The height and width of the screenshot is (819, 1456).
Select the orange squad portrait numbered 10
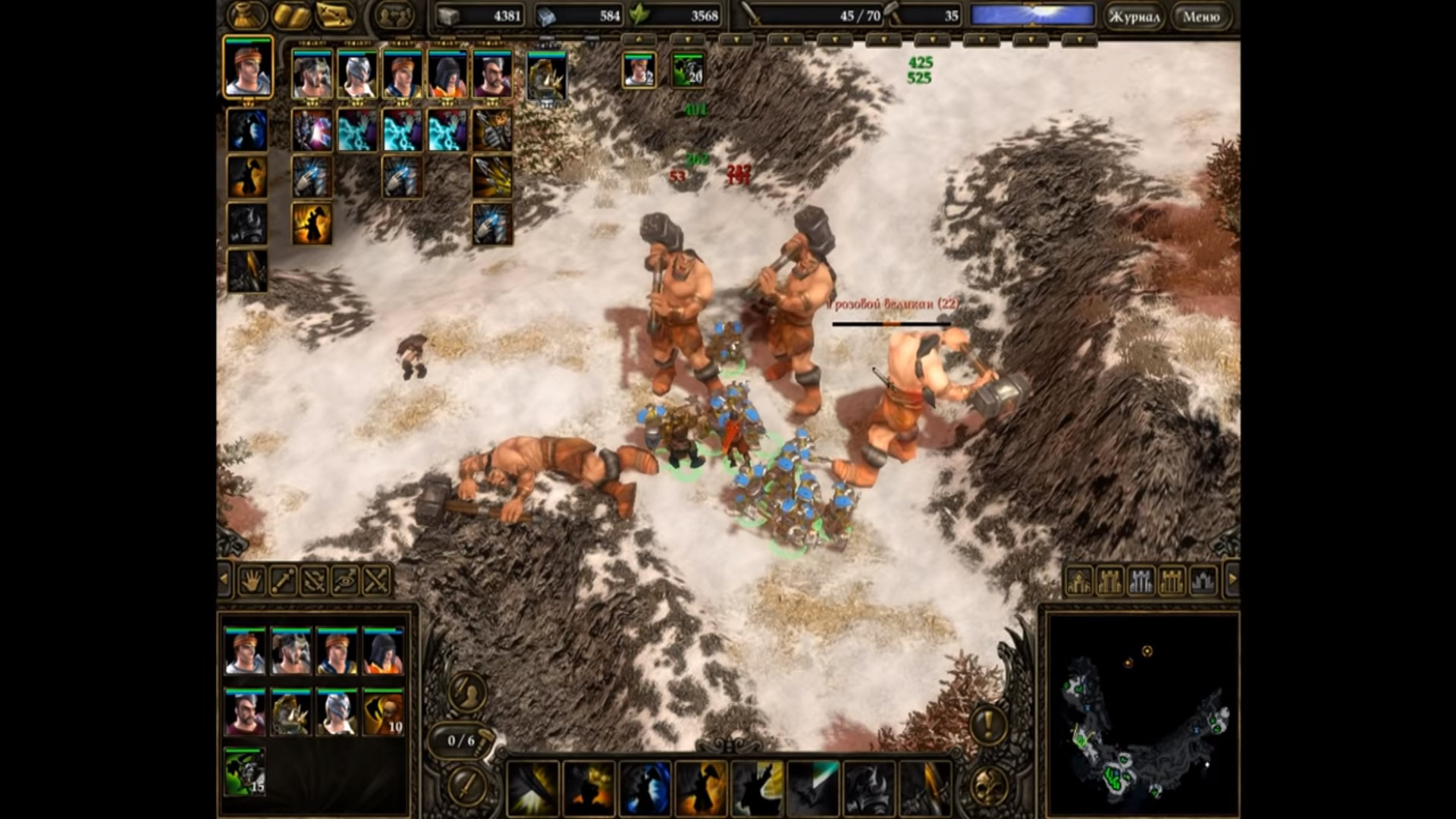[x=383, y=712]
